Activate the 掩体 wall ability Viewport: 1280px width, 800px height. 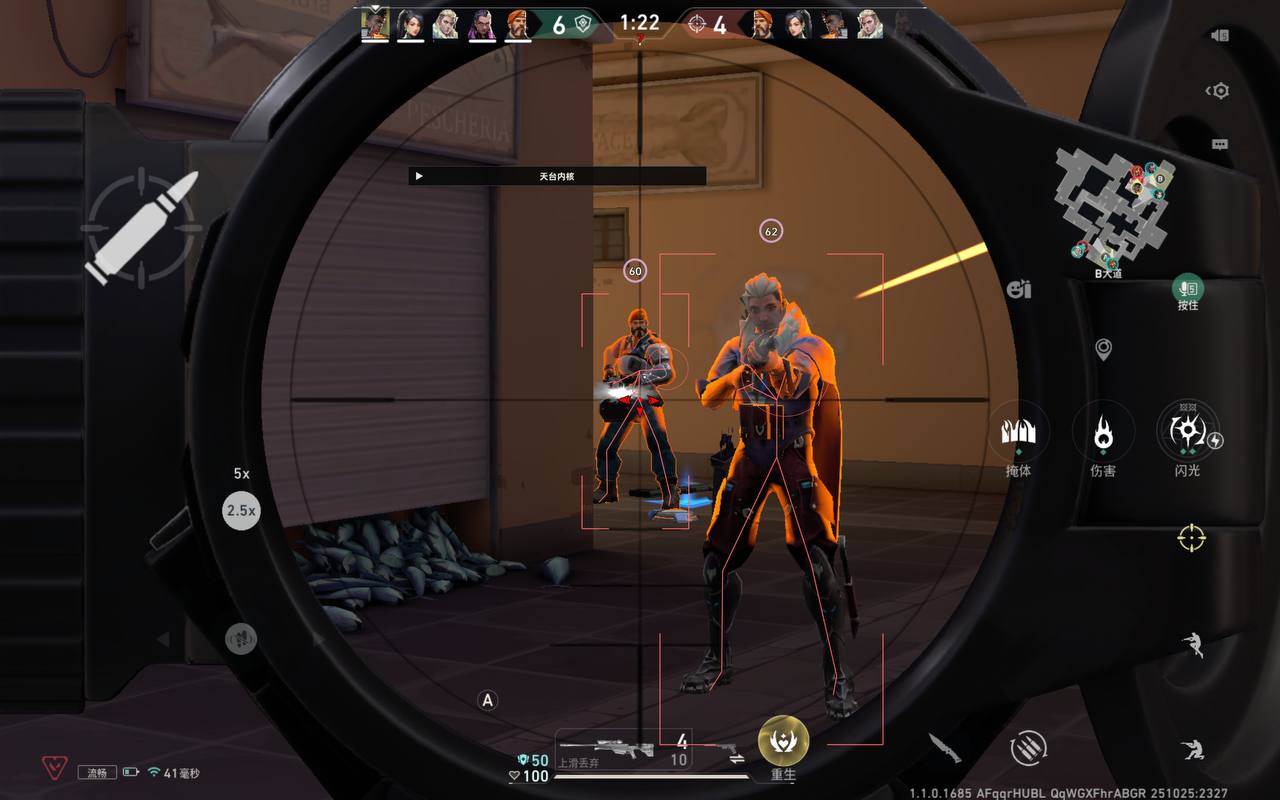(x=1018, y=434)
